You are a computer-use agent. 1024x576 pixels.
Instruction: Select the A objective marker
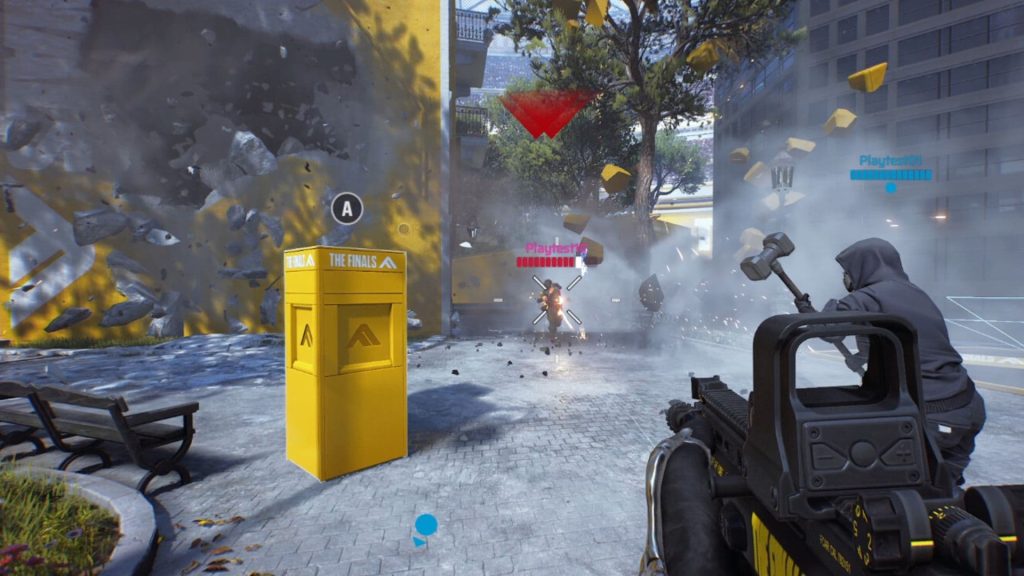[347, 209]
